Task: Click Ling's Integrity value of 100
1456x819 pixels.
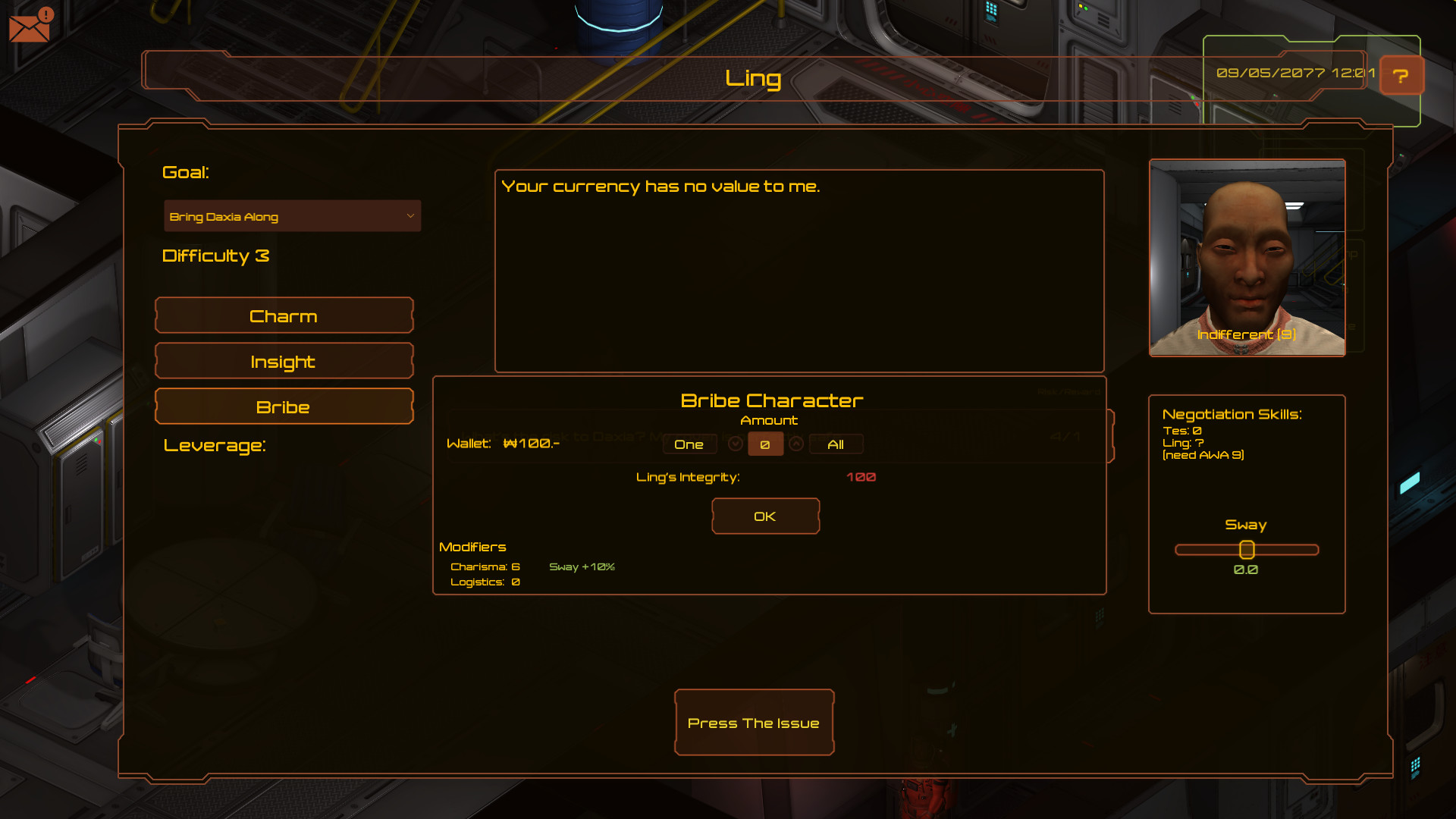Action: point(861,477)
